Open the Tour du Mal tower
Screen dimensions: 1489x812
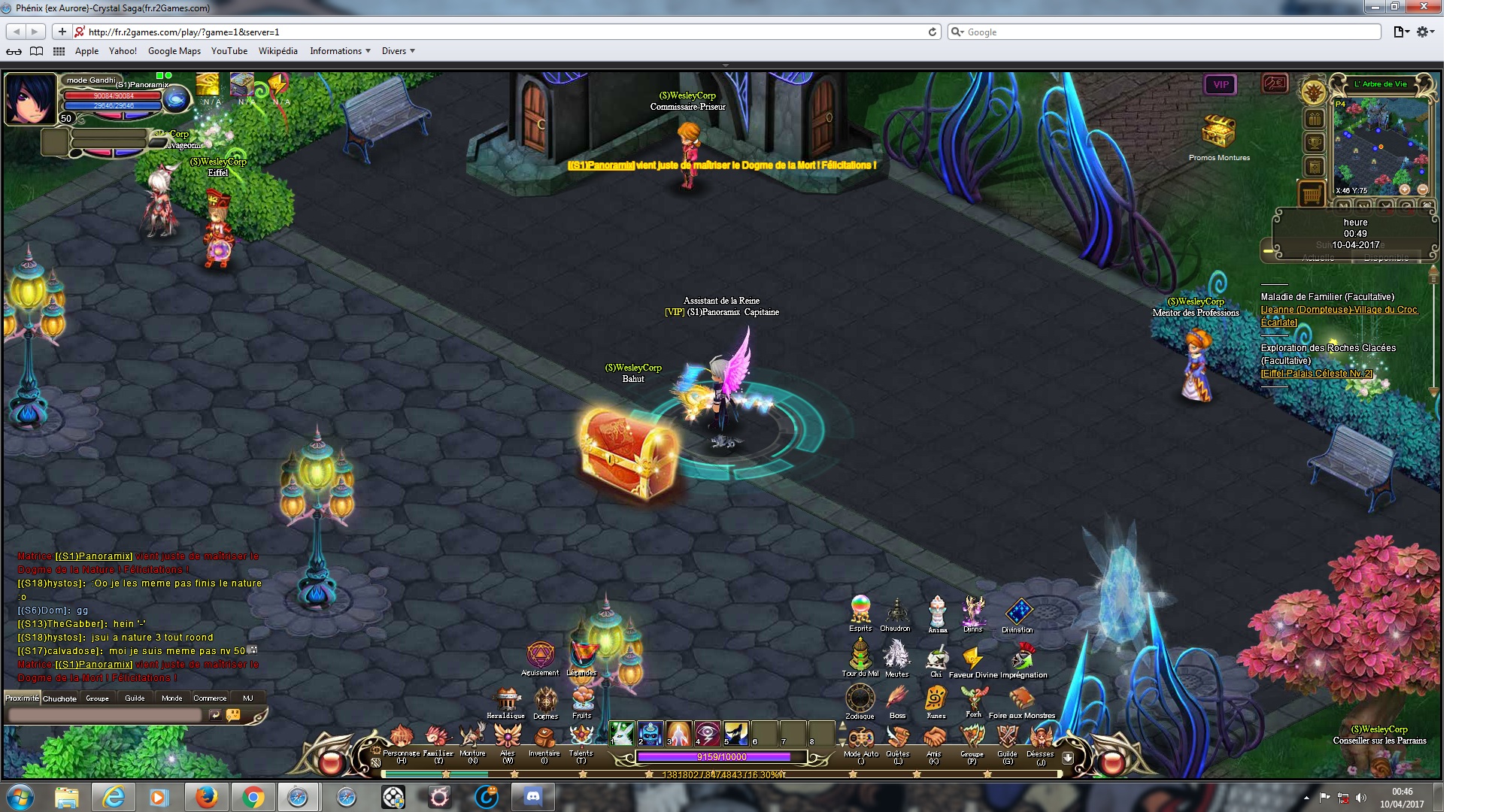860,654
